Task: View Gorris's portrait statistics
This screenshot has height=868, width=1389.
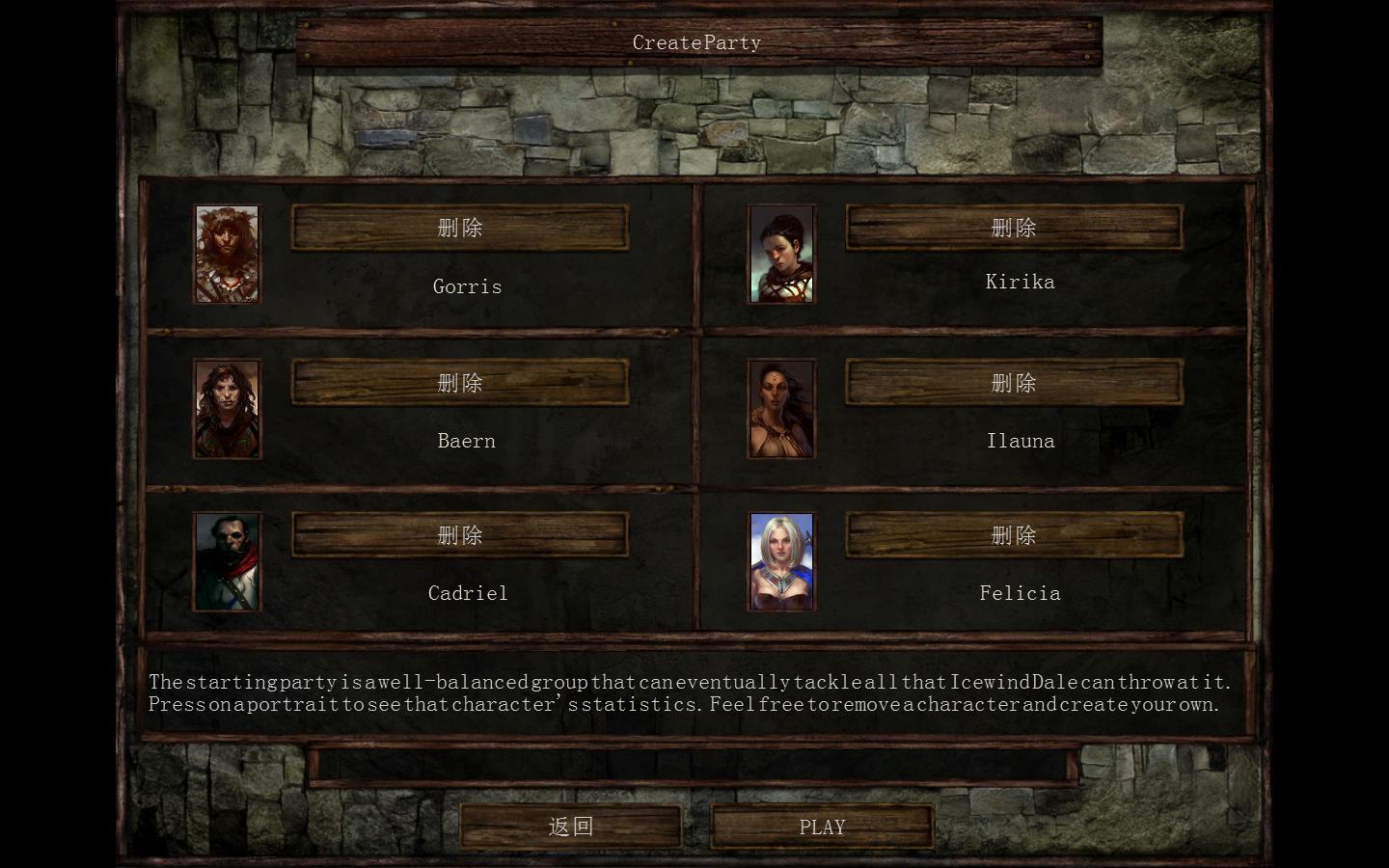Action: coord(228,255)
